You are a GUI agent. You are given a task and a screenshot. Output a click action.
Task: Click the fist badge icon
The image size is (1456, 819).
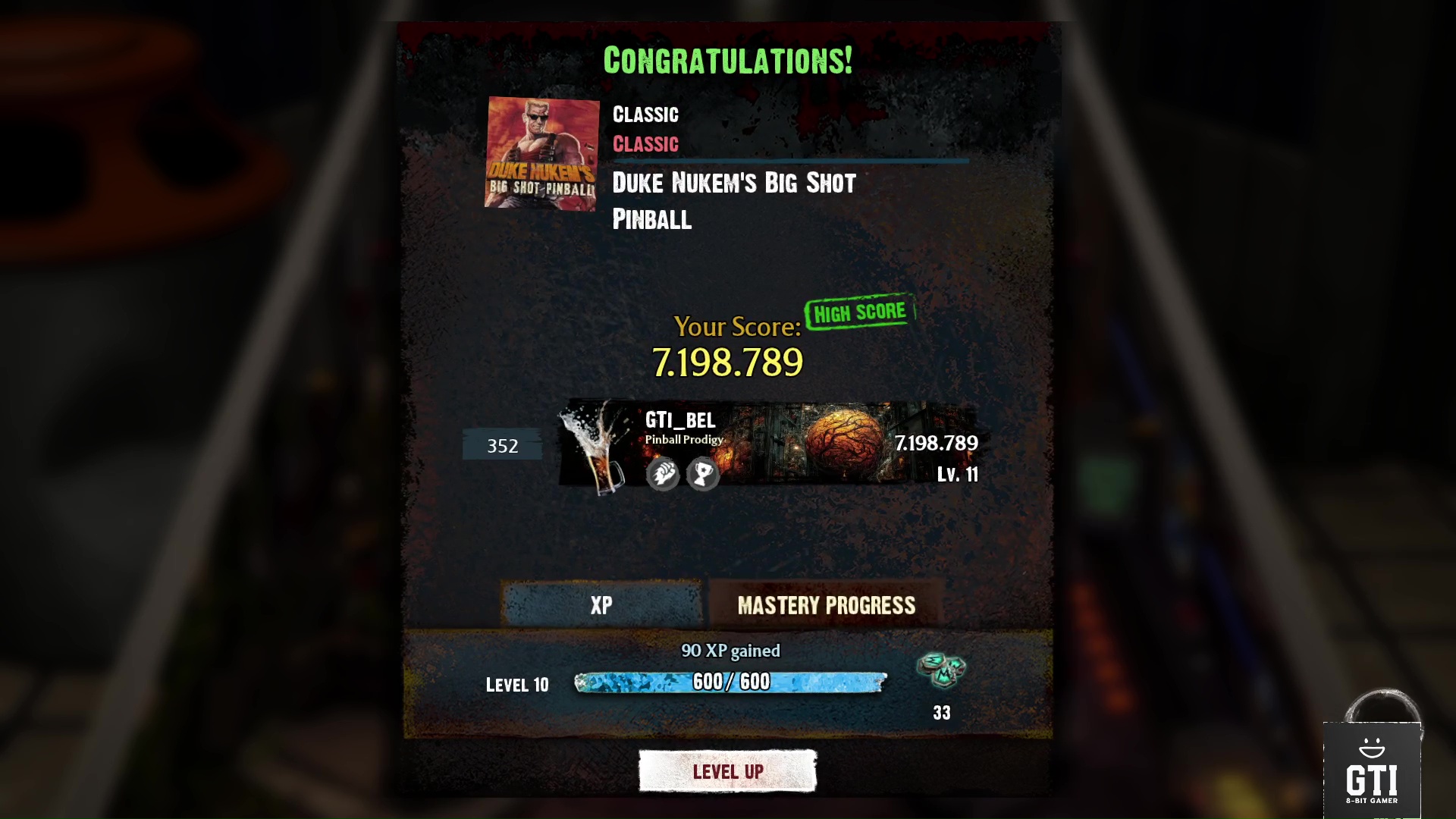click(x=663, y=475)
